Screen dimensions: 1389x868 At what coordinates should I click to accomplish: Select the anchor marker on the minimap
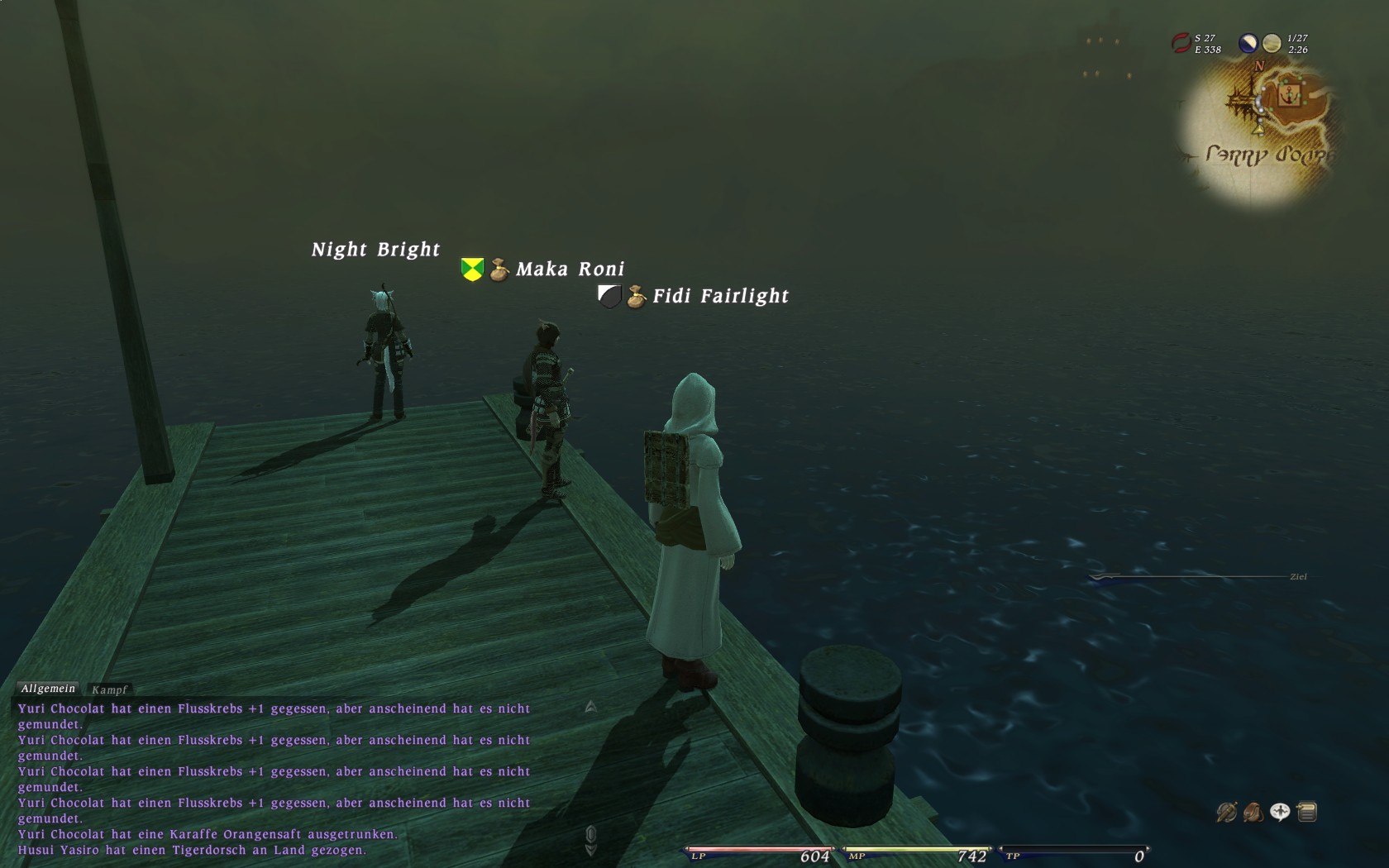pyautogui.click(x=1287, y=96)
